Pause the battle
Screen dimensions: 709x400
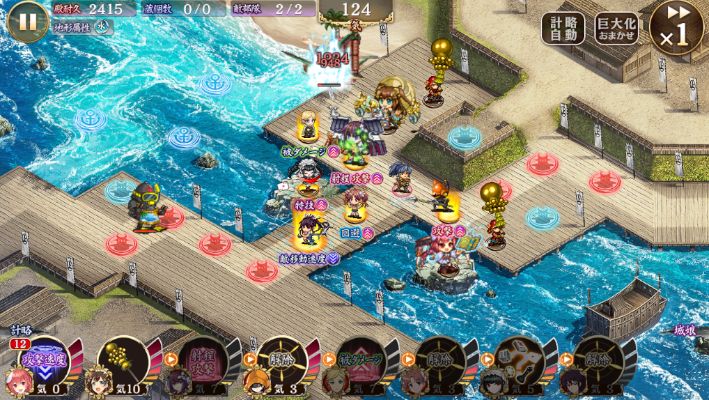pyautogui.click(x=27, y=21)
